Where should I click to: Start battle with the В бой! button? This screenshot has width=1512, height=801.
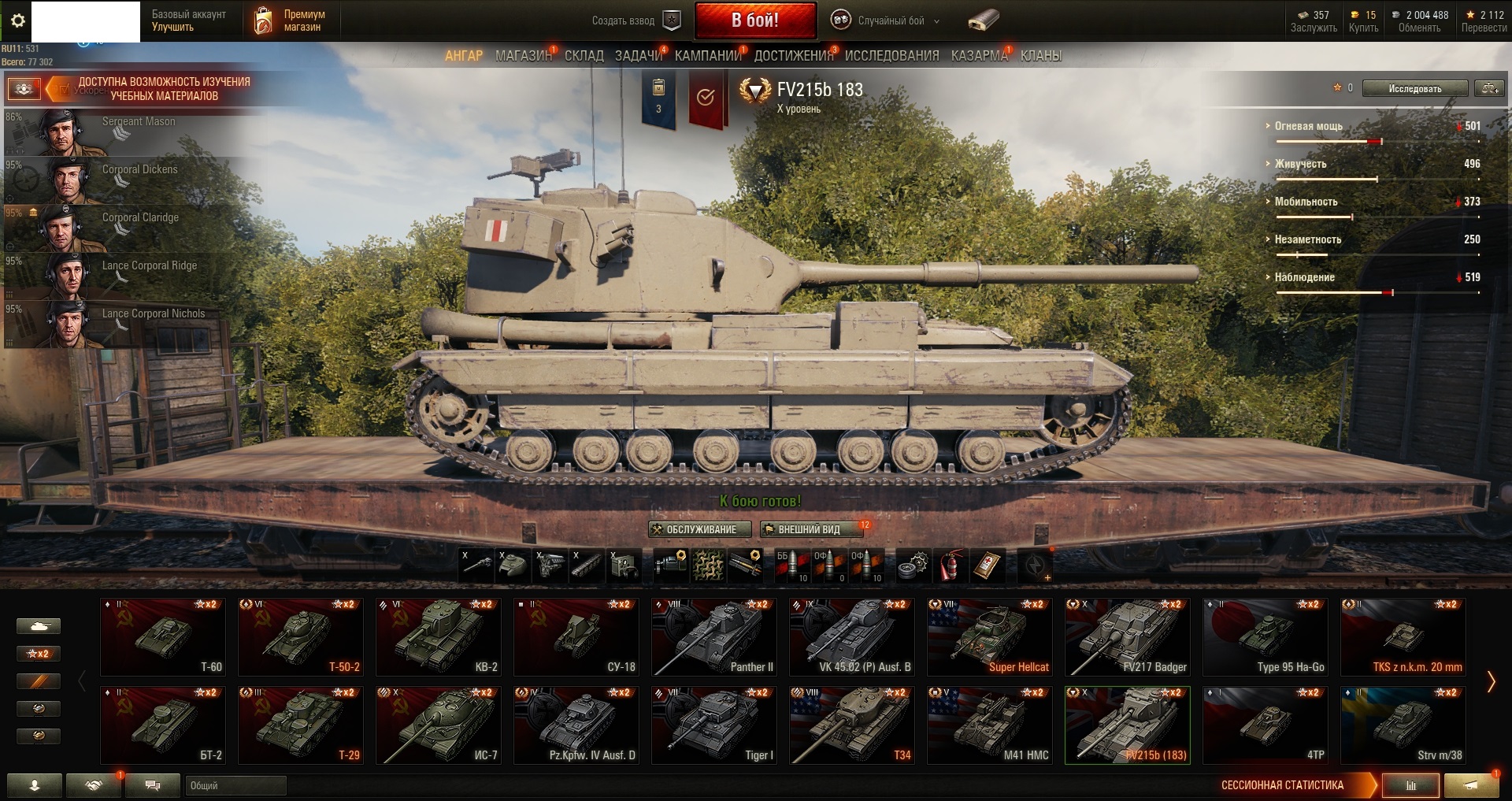pos(754,20)
